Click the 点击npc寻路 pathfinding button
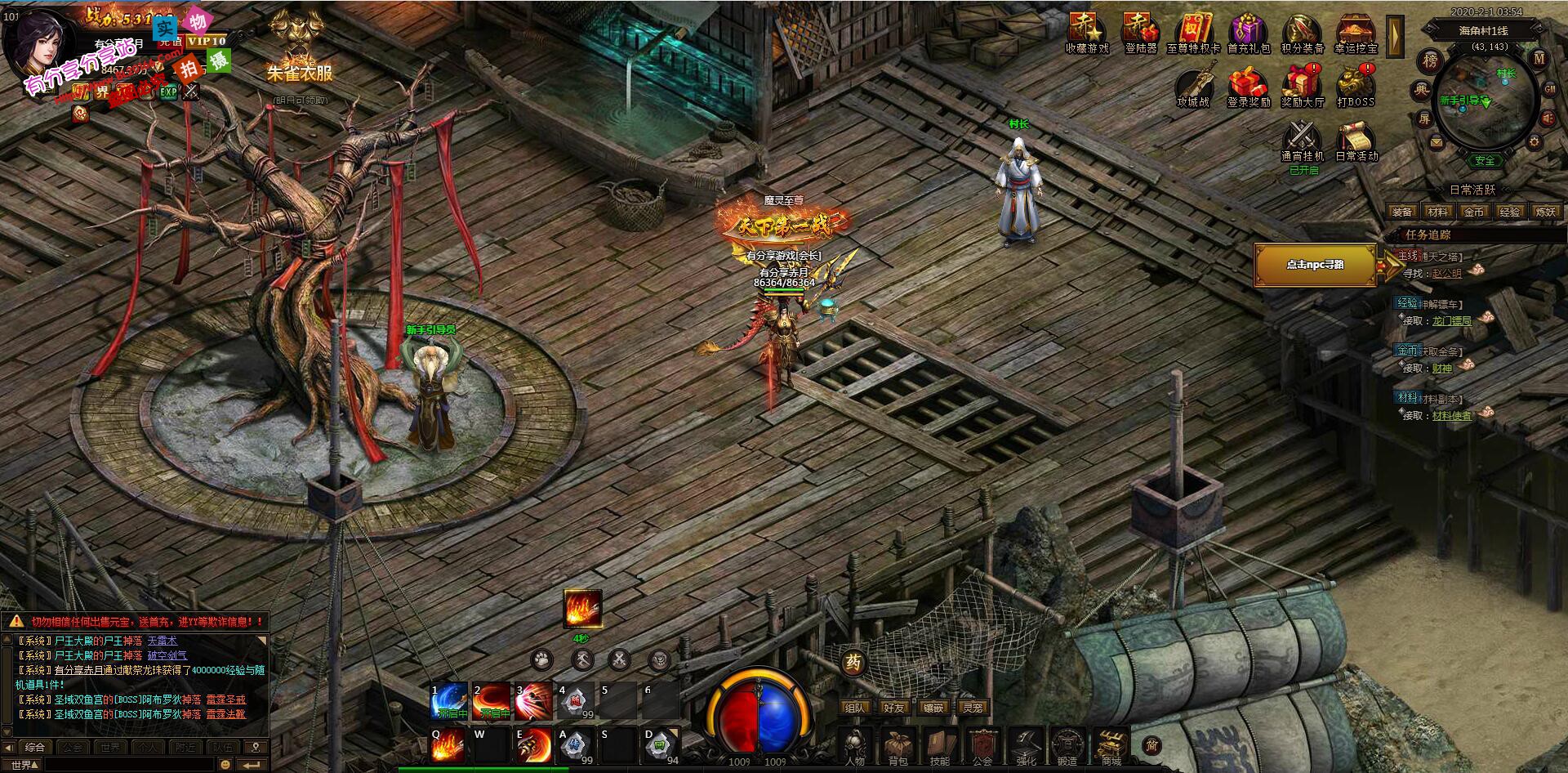The image size is (1568, 773). [x=1315, y=265]
